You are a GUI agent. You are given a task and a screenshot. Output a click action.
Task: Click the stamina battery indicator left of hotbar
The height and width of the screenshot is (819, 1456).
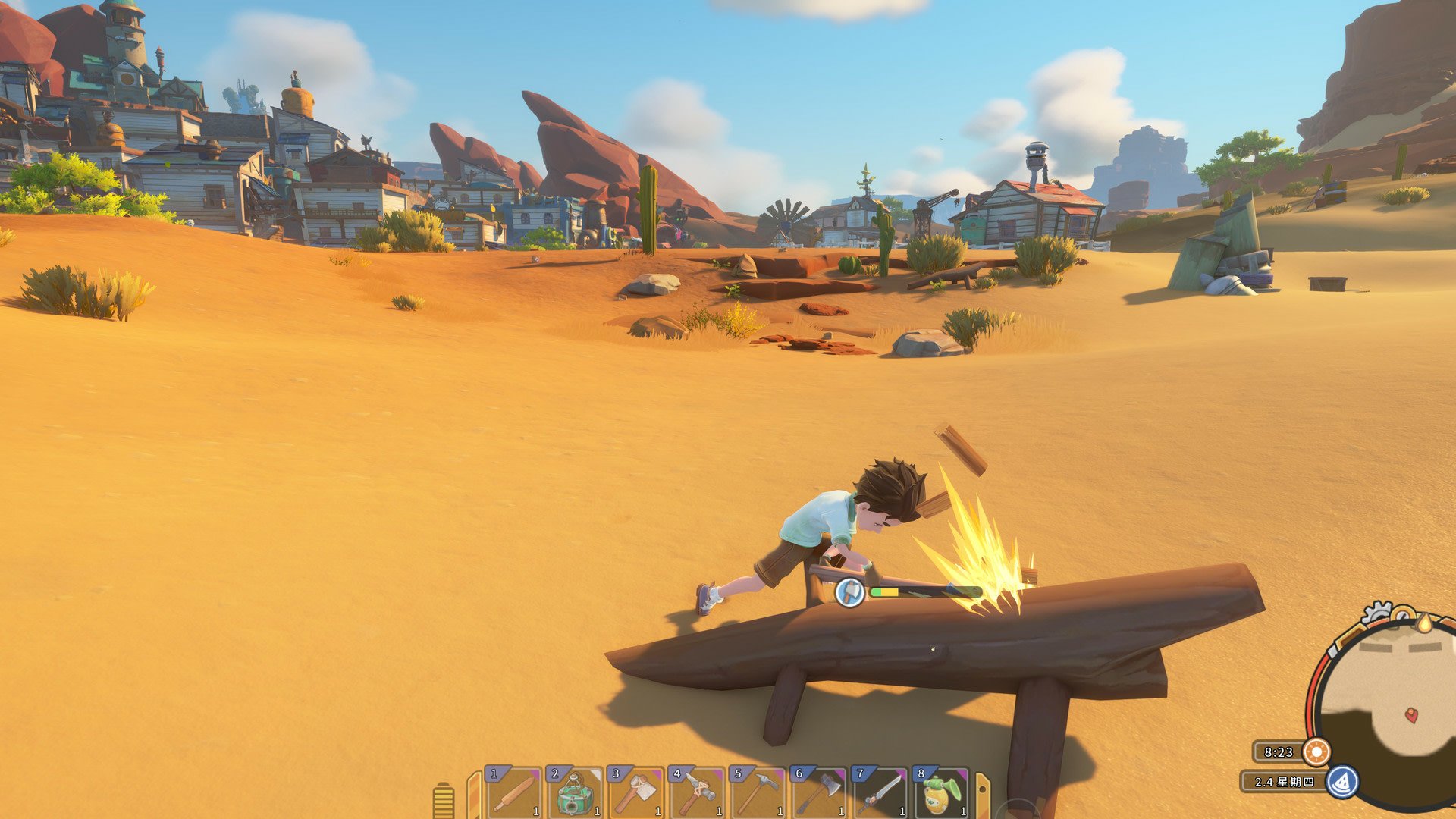tap(442, 796)
